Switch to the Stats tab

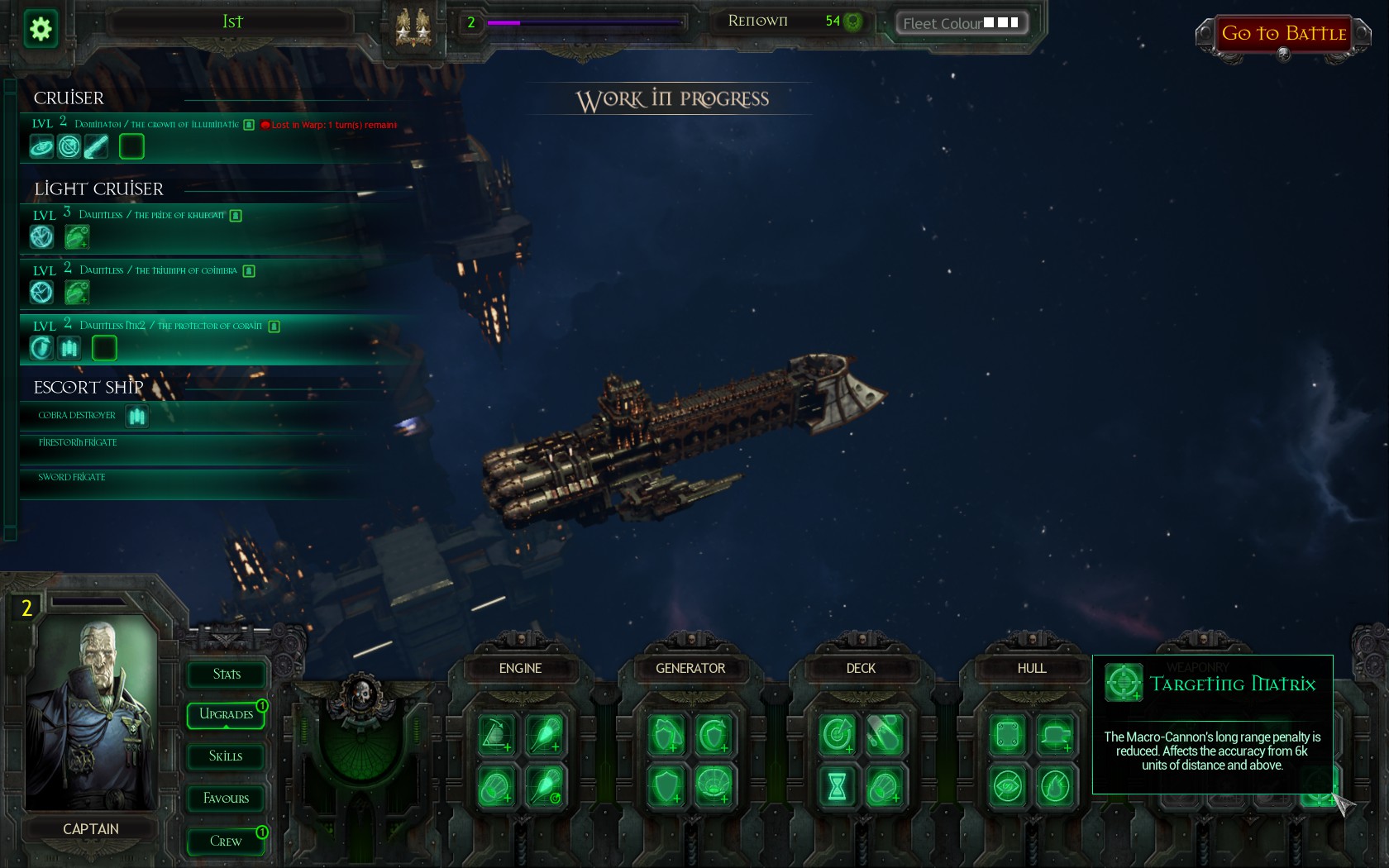[227, 675]
